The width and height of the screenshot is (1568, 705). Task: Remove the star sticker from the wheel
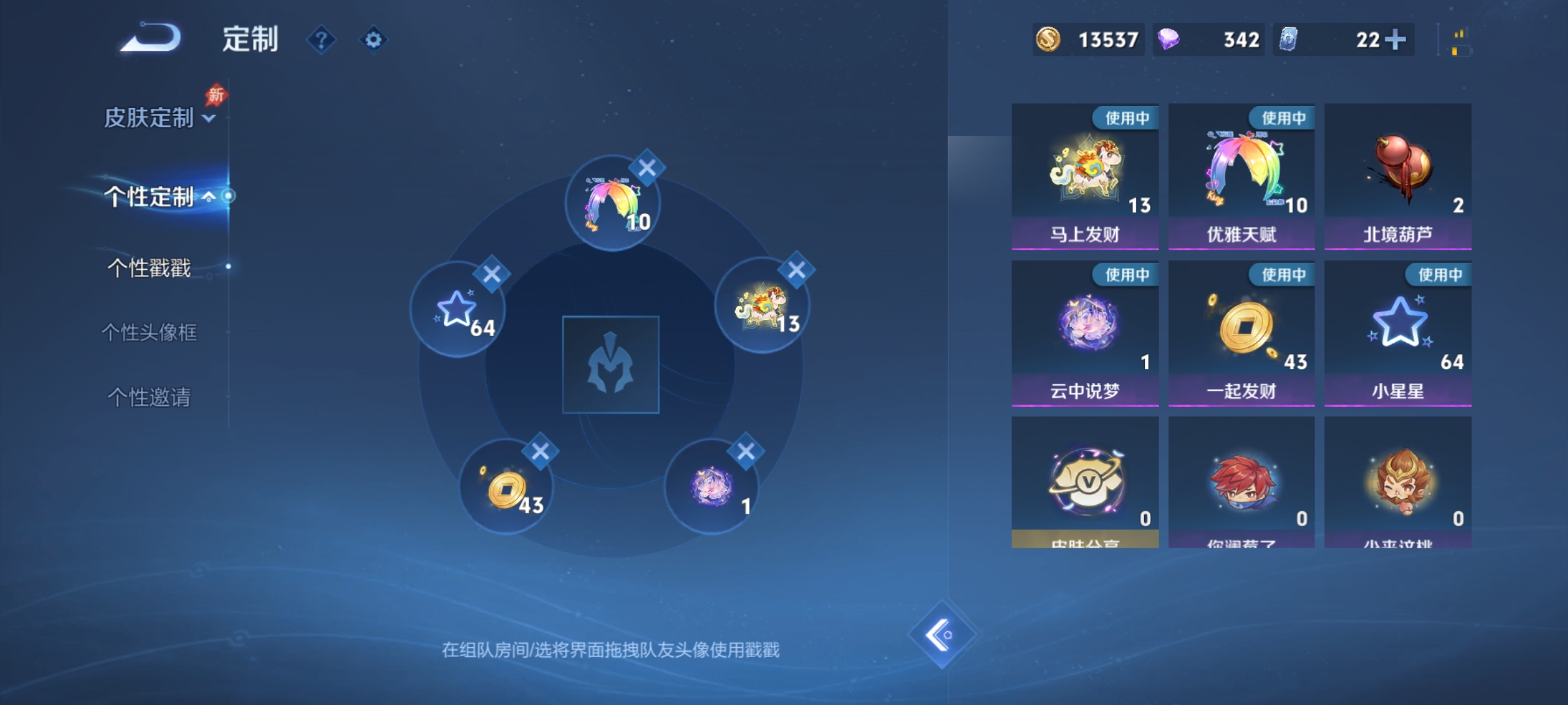click(492, 275)
